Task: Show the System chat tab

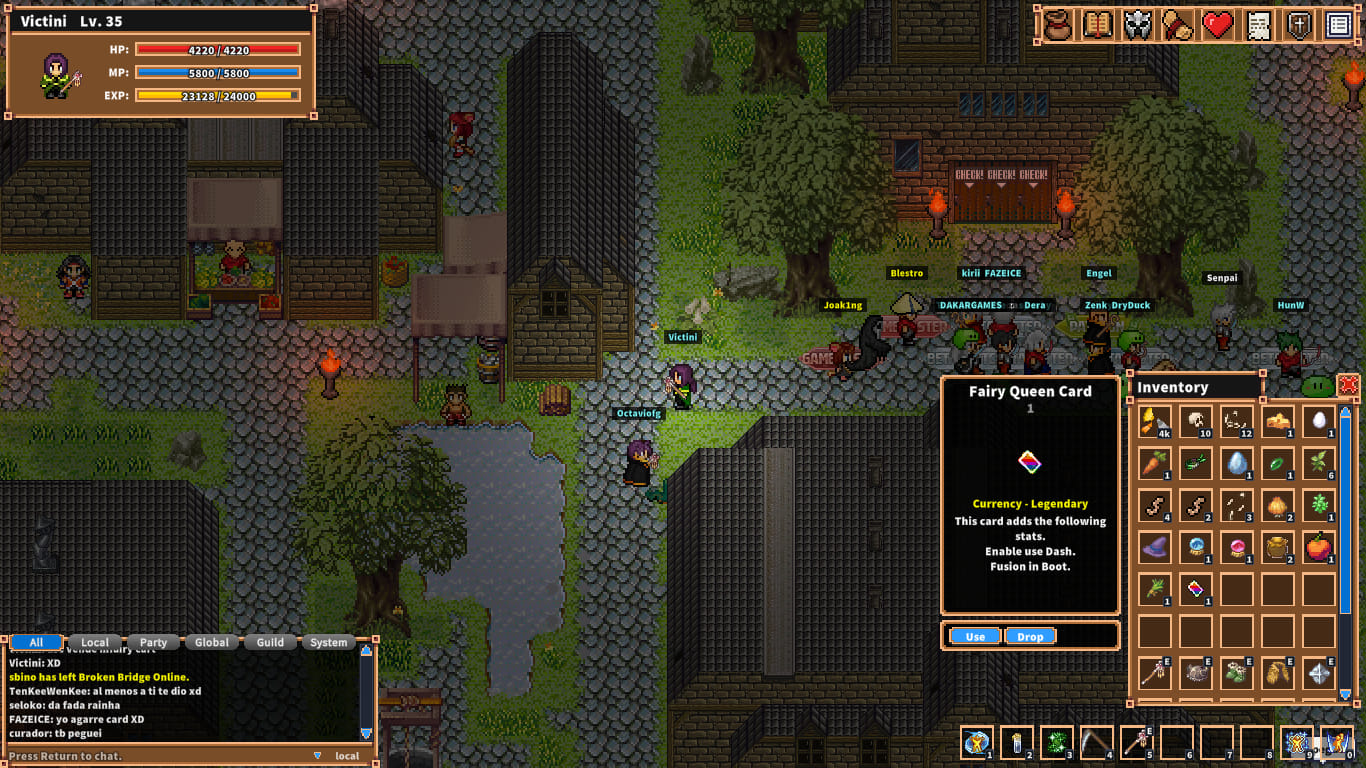Action: tap(329, 642)
